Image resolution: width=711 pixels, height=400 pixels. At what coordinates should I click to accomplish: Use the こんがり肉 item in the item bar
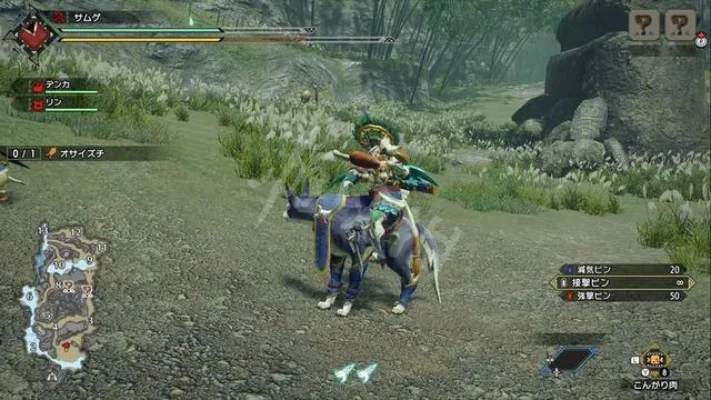click(x=656, y=360)
